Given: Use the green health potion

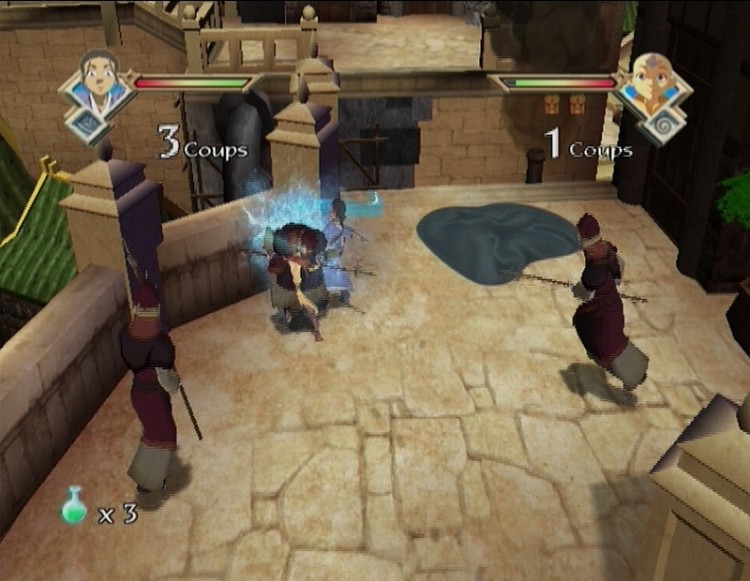Looking at the screenshot, I should pyautogui.click(x=75, y=507).
